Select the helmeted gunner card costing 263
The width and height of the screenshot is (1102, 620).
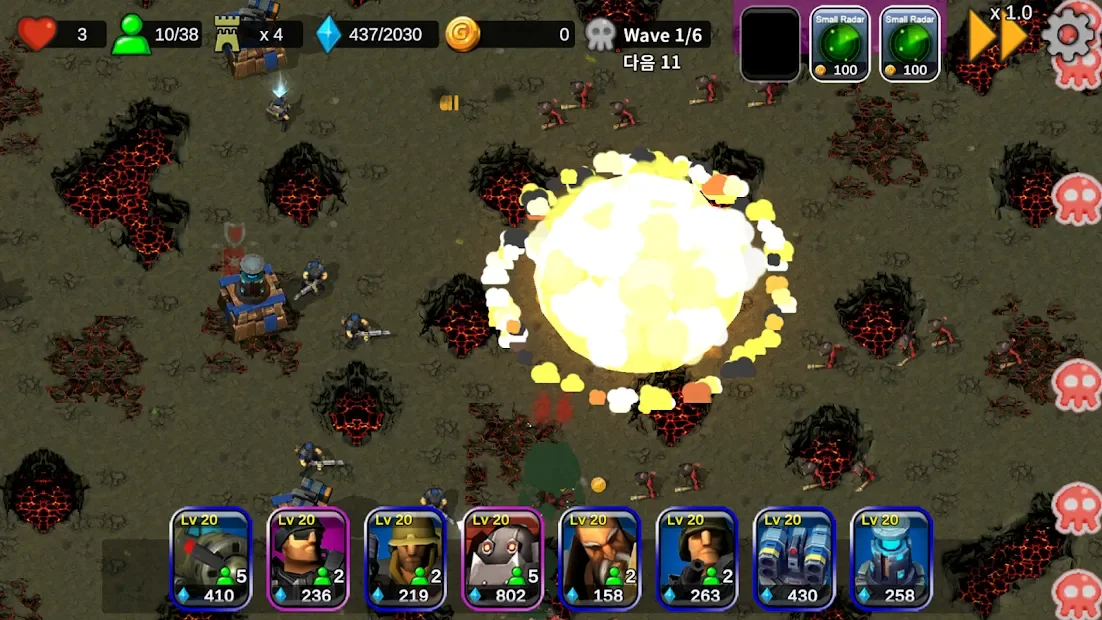(x=697, y=558)
